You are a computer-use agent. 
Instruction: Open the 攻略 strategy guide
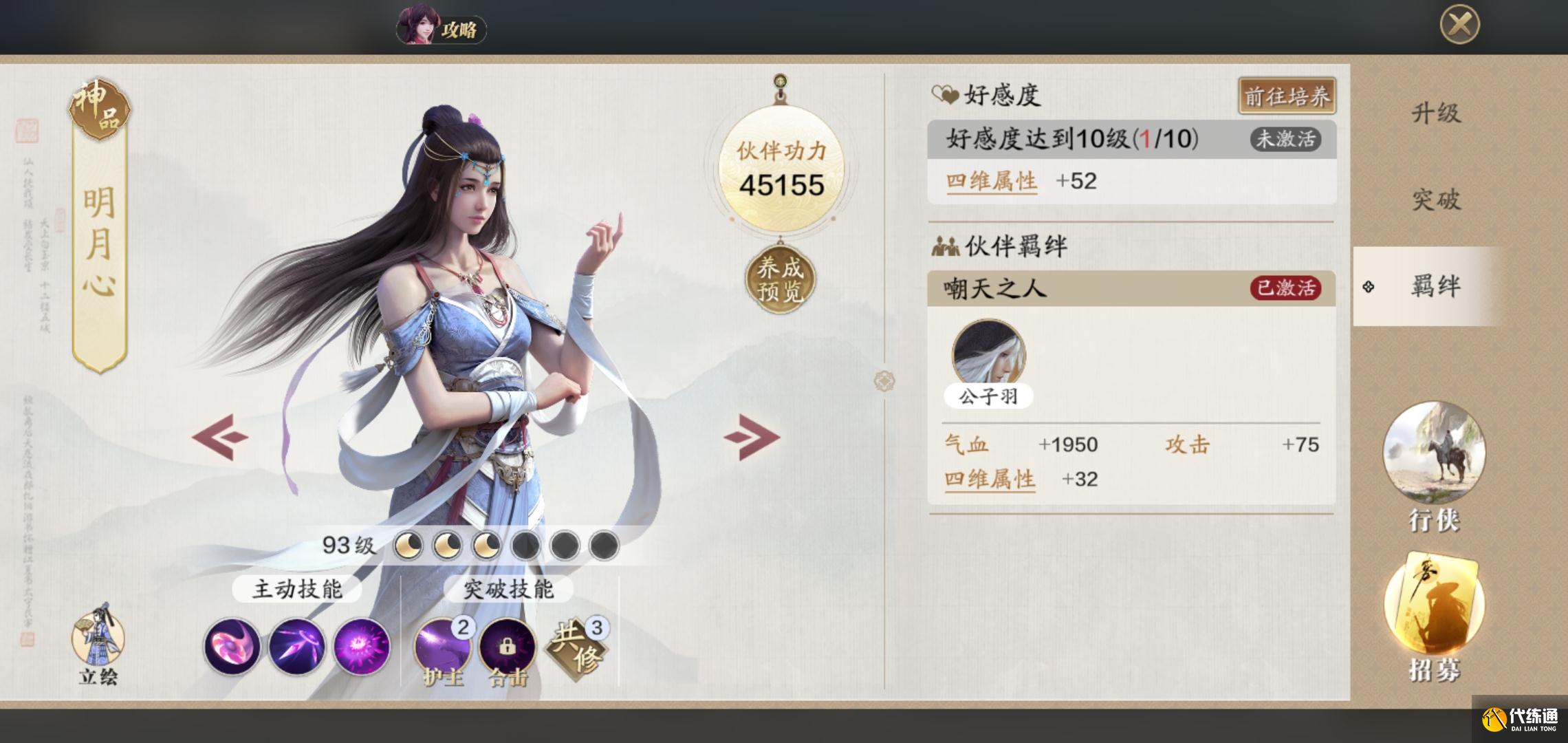pos(442,29)
